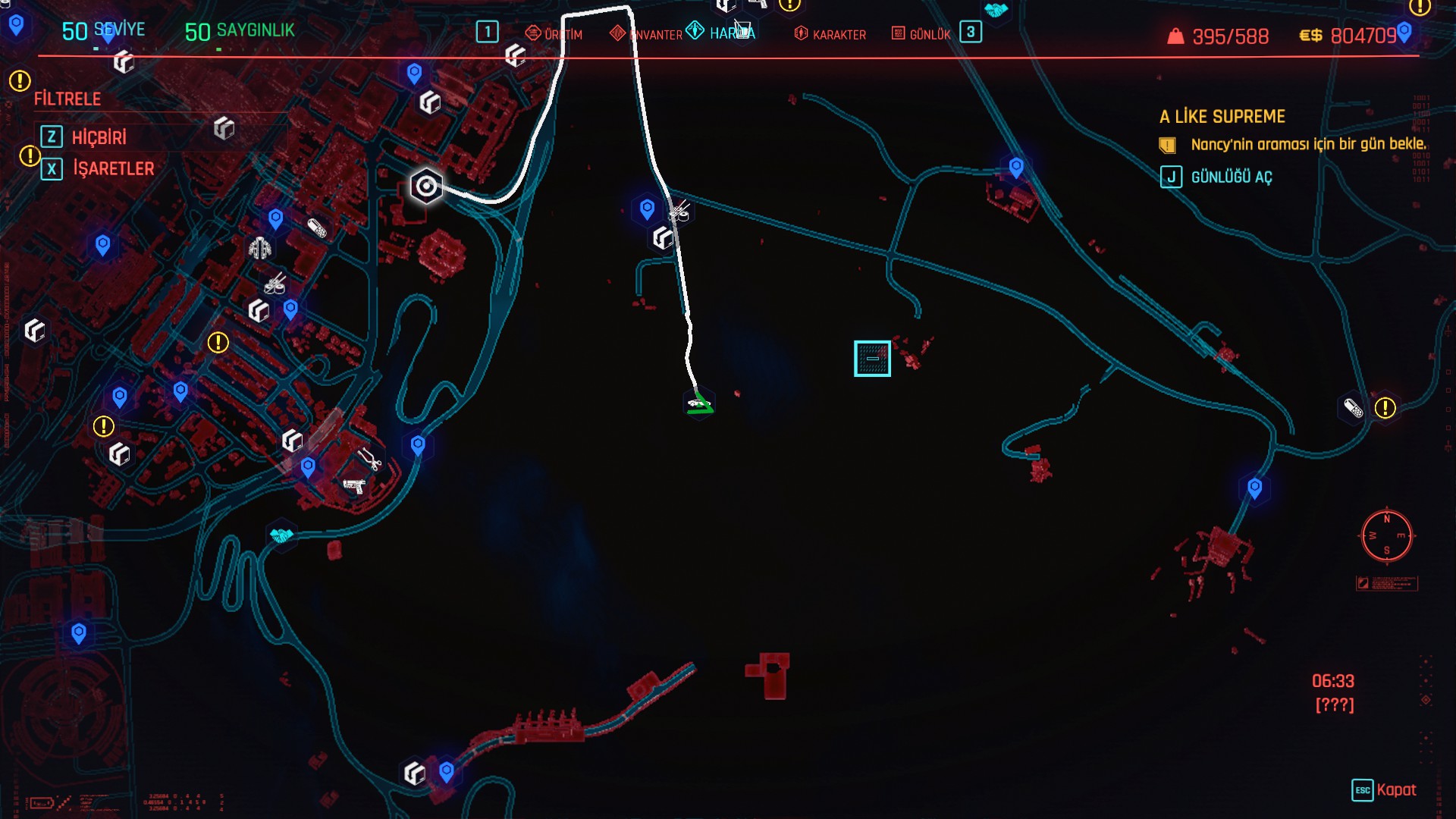Select the green player vehicle marker
1456x819 pixels.
698,403
